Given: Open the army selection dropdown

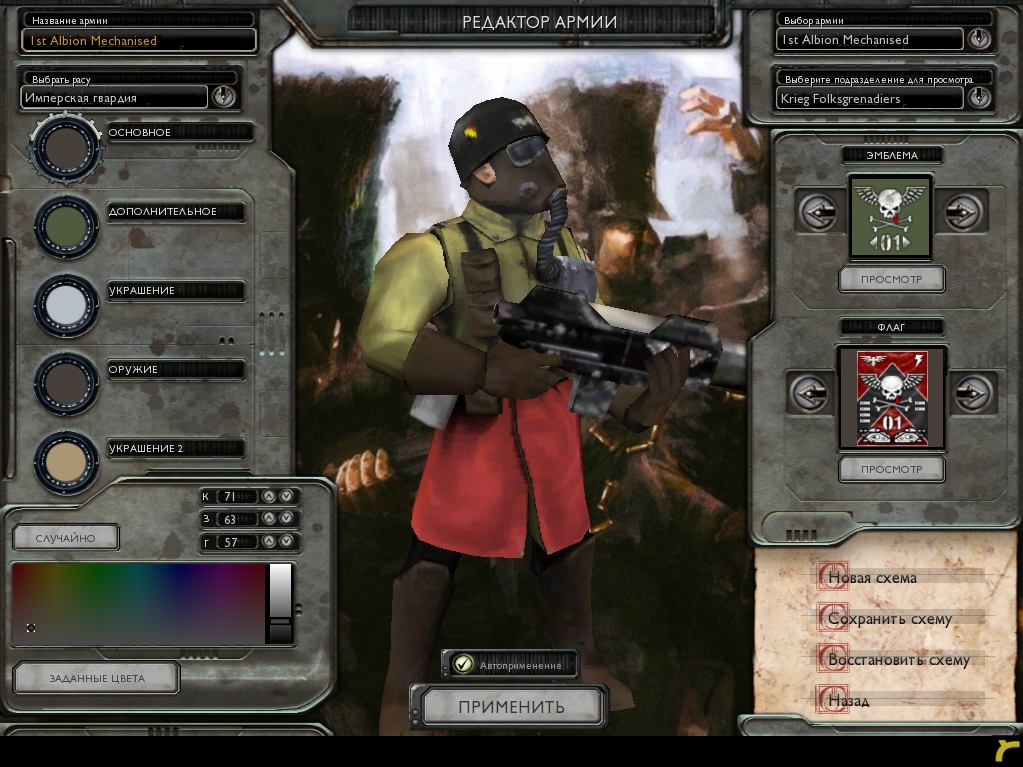Looking at the screenshot, I should (x=979, y=40).
